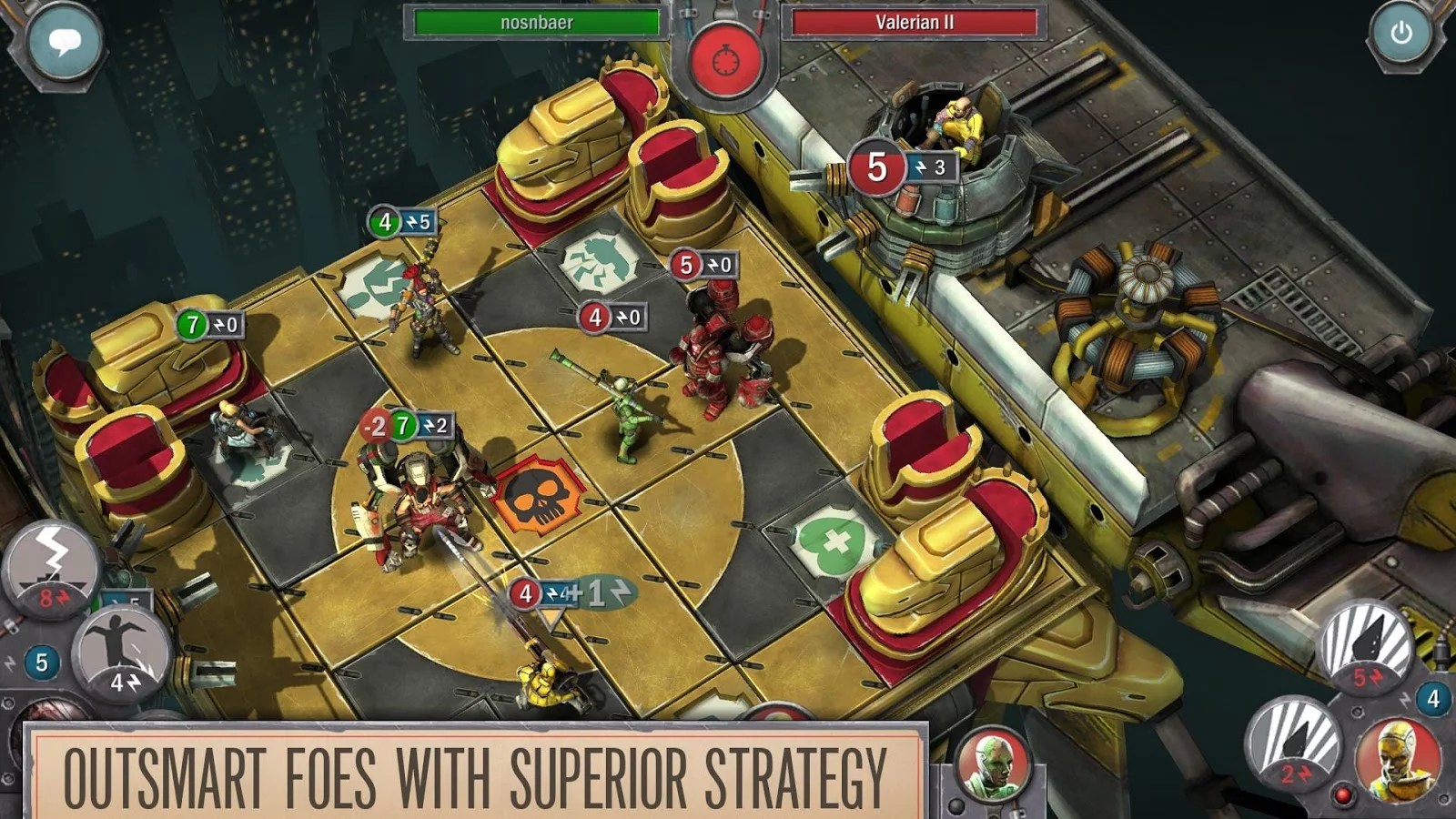
Task: Tap the red stopwatch turn timer button
Action: point(725,60)
